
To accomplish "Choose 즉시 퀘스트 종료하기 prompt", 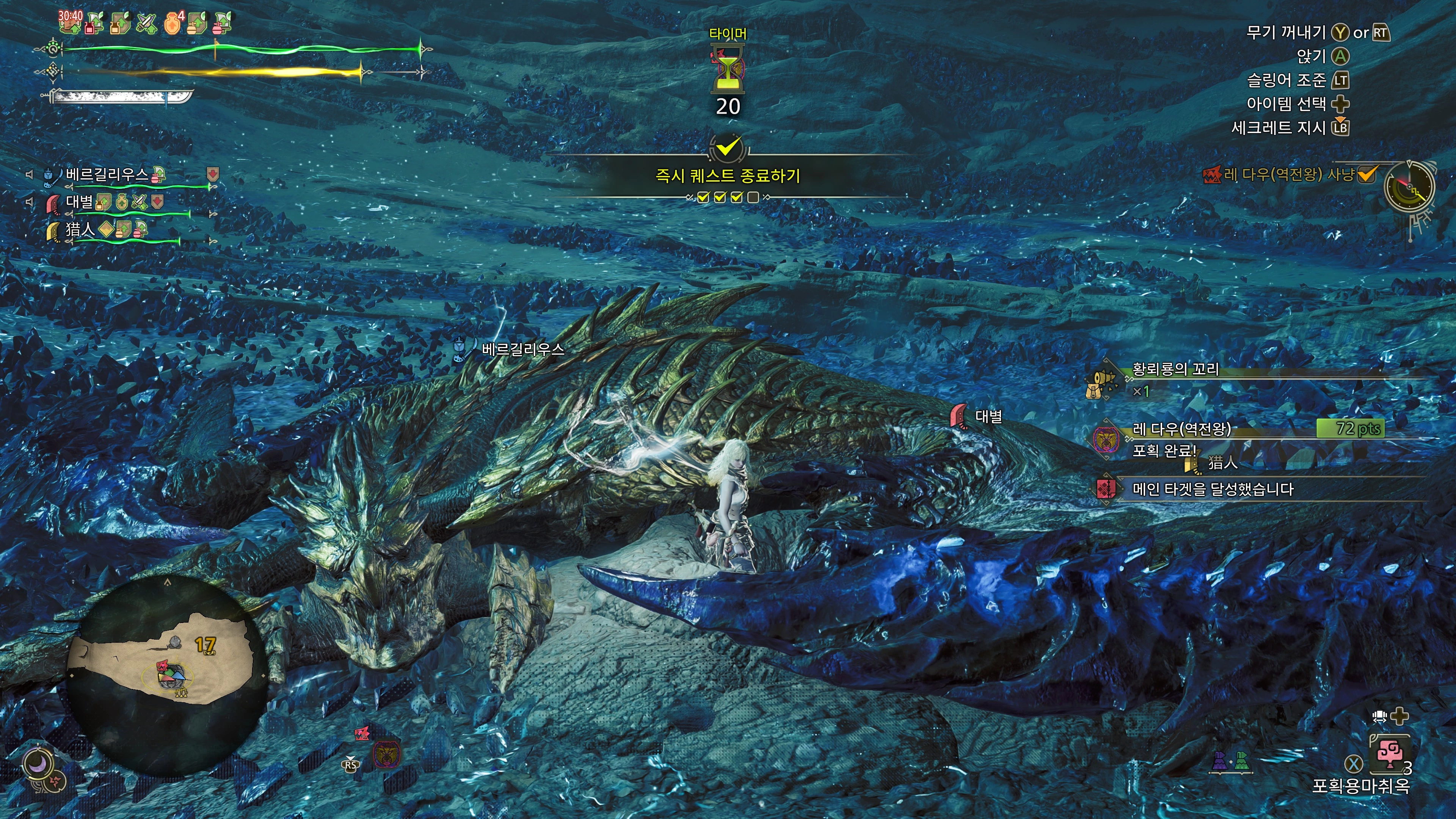I will [728, 176].
